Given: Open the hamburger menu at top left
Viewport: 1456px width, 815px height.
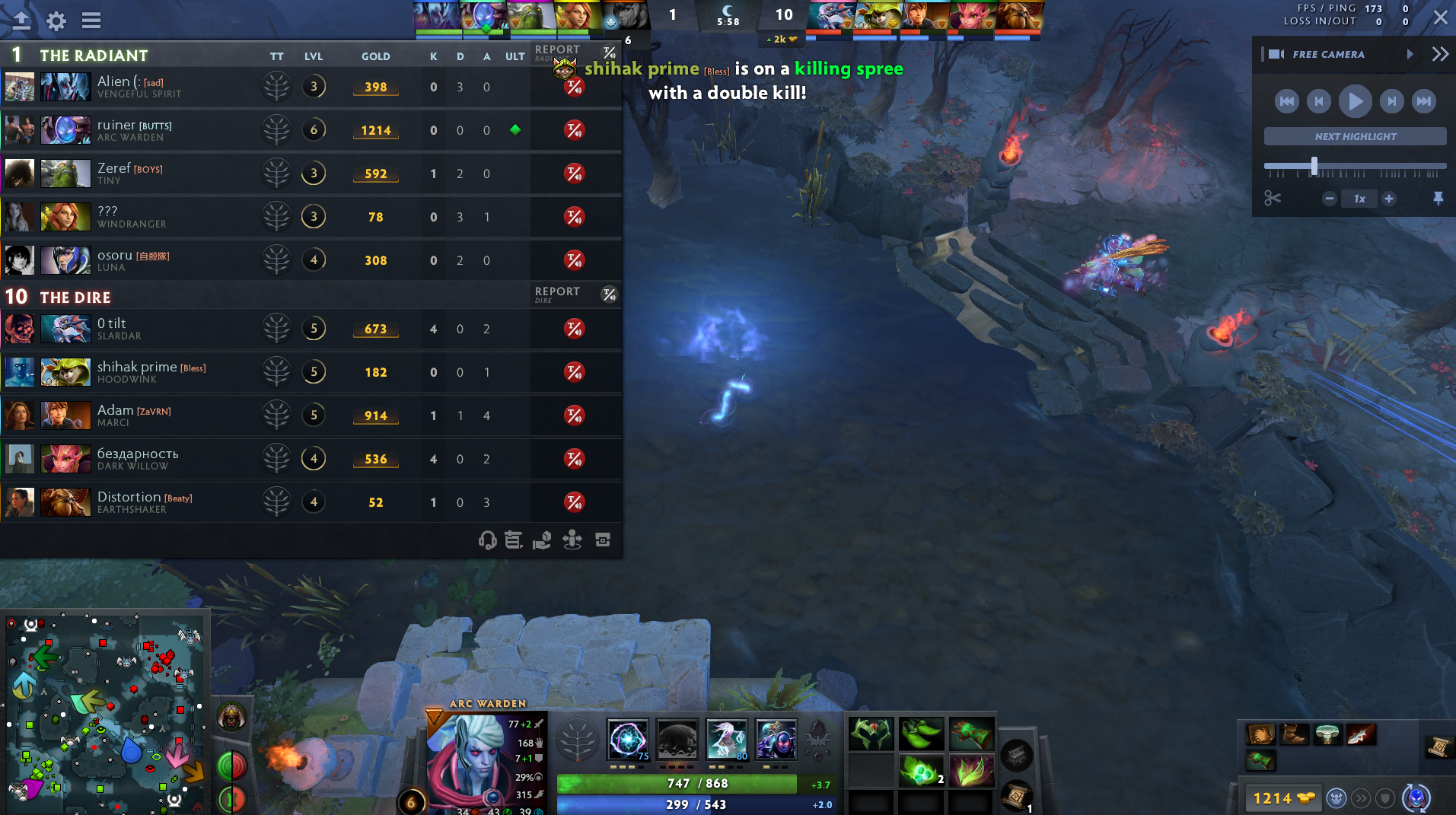Looking at the screenshot, I should click(x=91, y=21).
